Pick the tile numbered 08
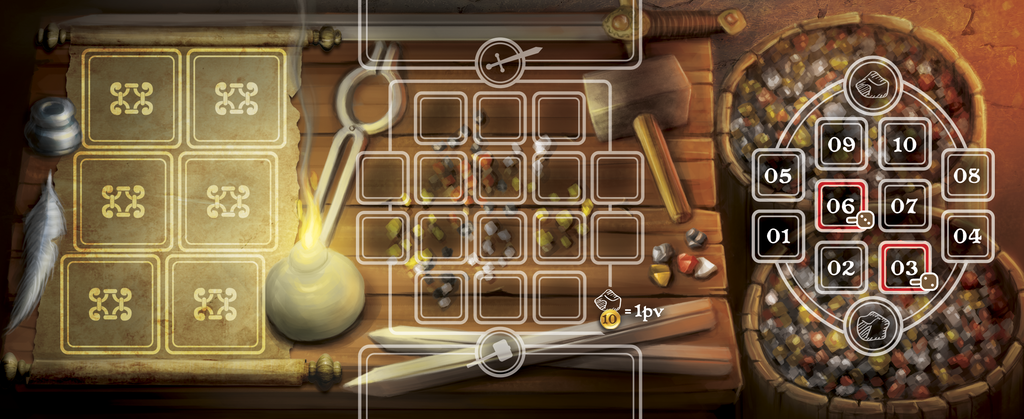 coord(967,175)
